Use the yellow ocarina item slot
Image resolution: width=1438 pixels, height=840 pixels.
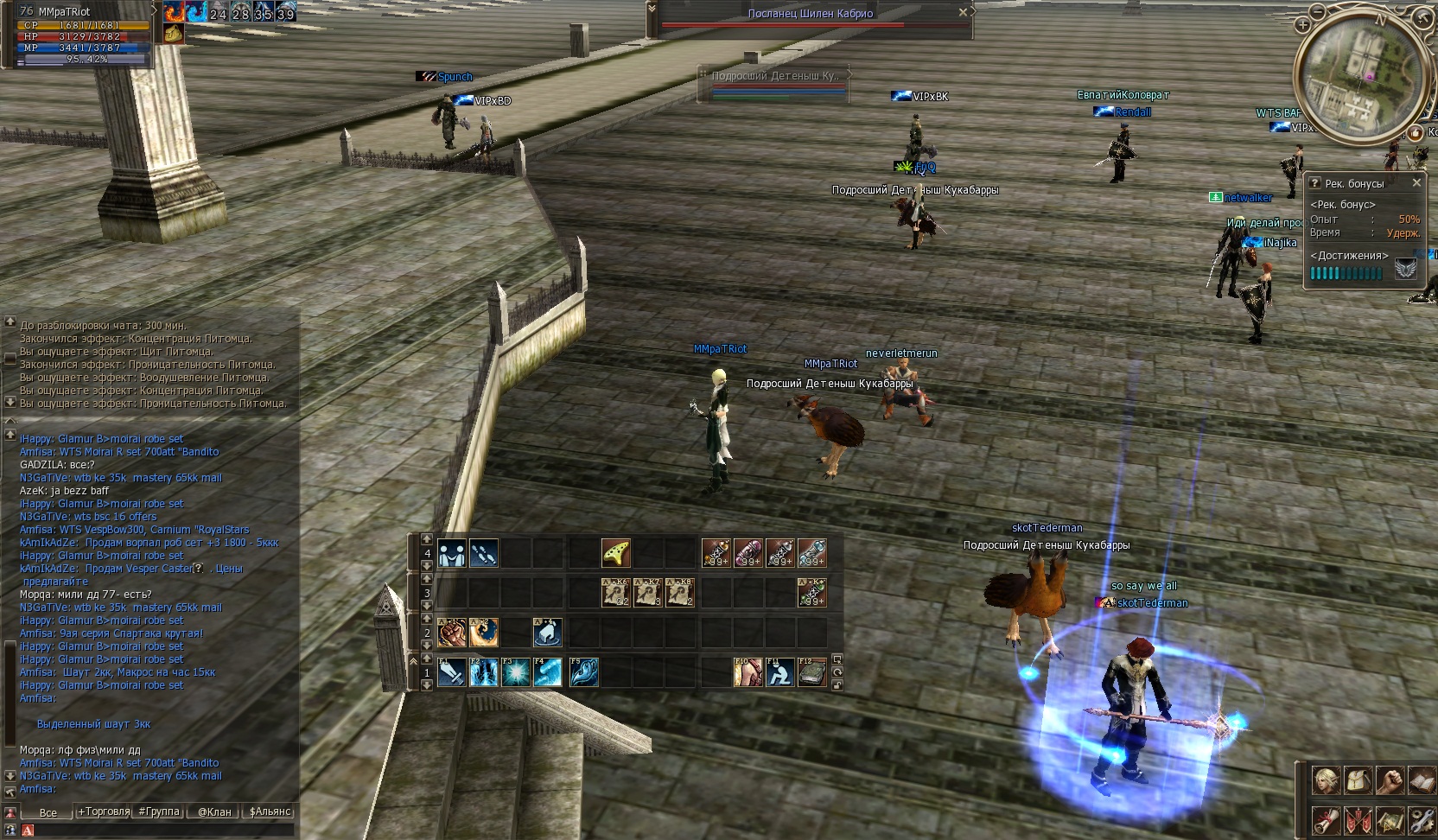pos(616,553)
